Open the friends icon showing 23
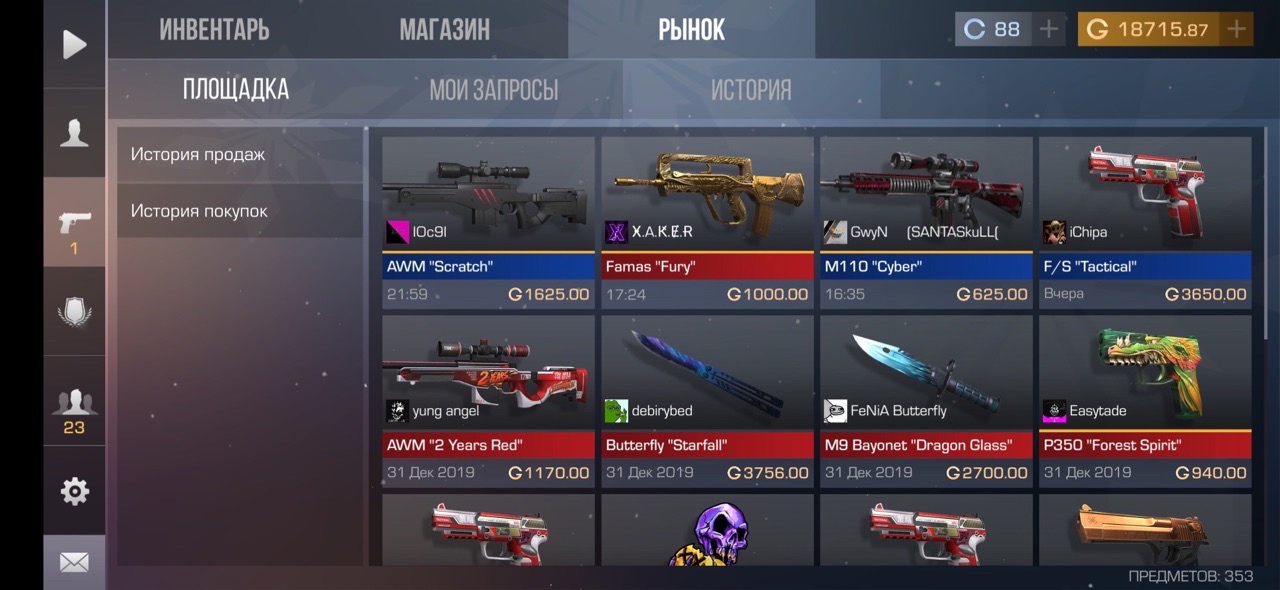1280x590 pixels. [74, 410]
